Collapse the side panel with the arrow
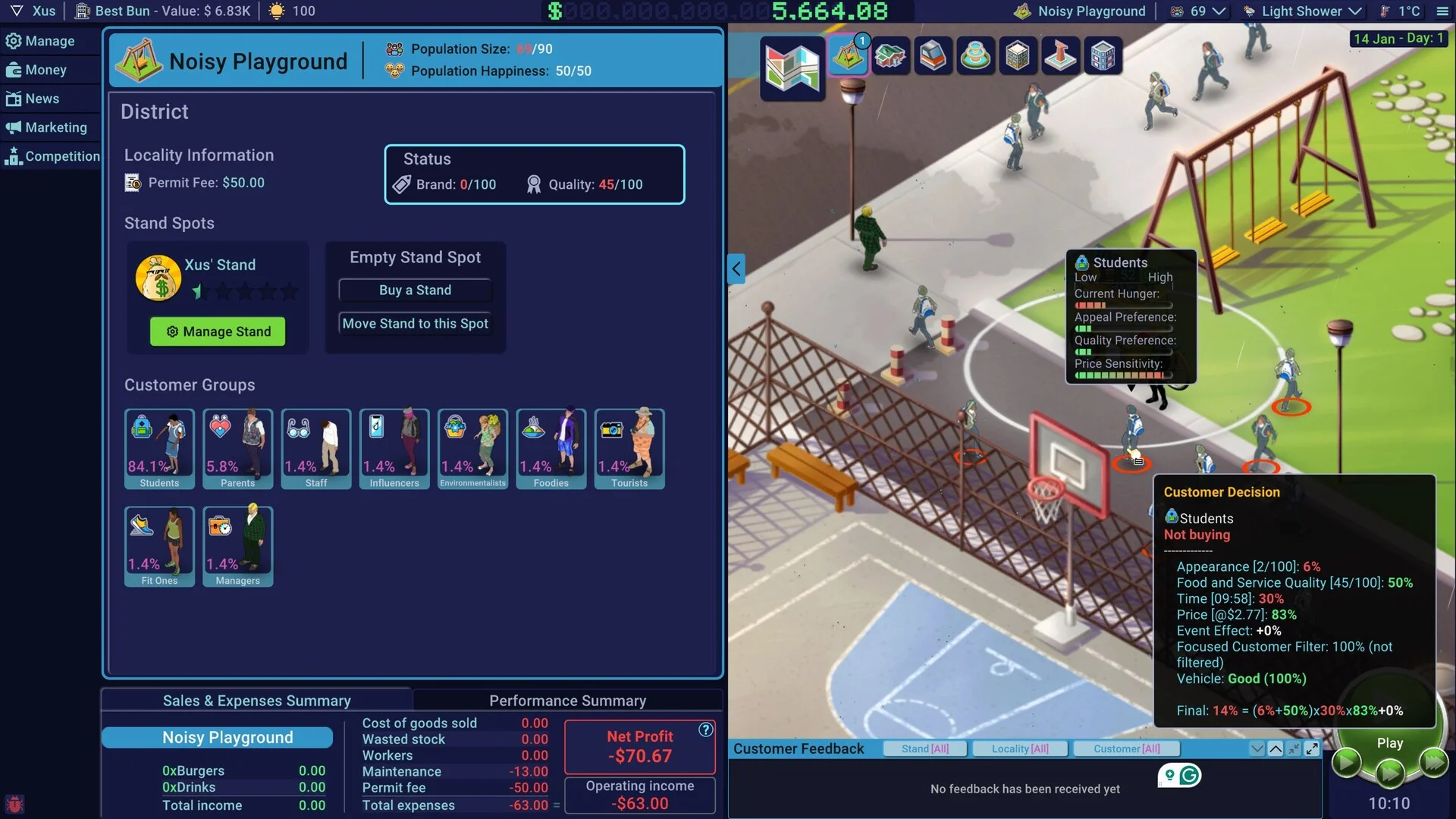Viewport: 1456px width, 819px height. click(736, 268)
